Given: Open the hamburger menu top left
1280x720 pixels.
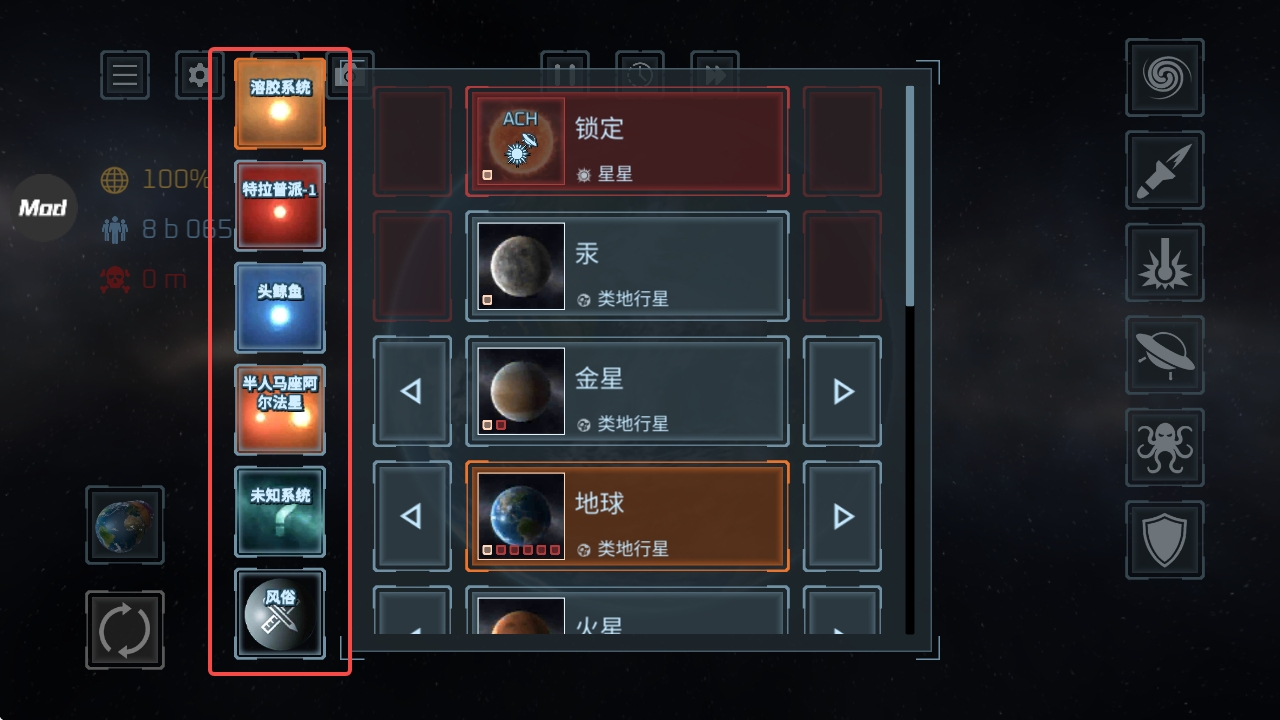Looking at the screenshot, I should (x=124, y=75).
